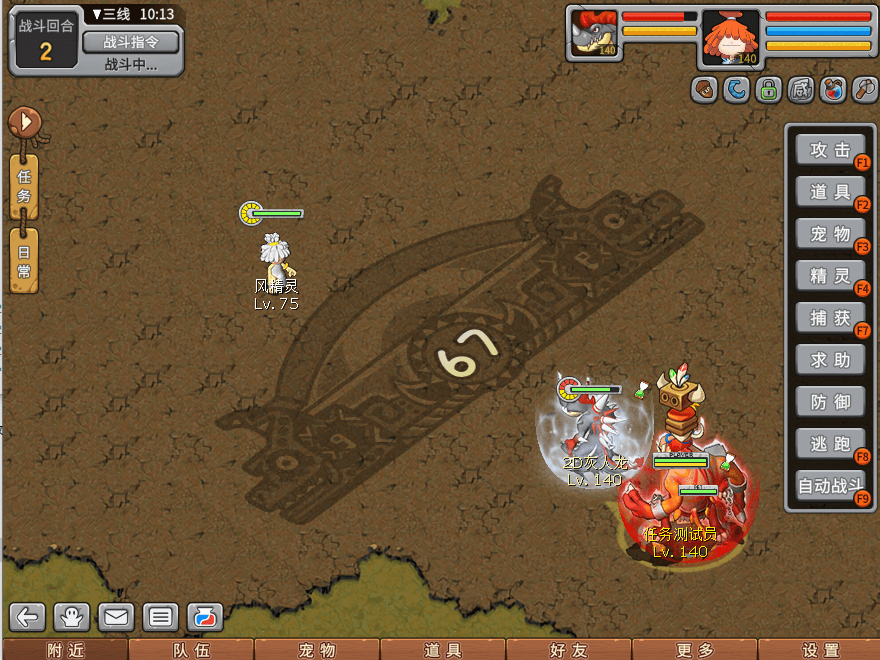Open the red-blue potion flask icon in top row
The width and height of the screenshot is (880, 660).
pyautogui.click(x=832, y=90)
